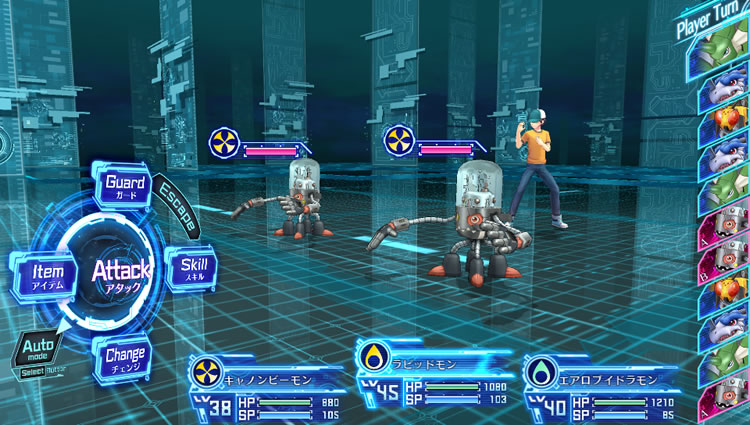Image resolution: width=750 pixels, height=425 pixels.
Task: Choose the Change command
Action: (x=125, y=356)
